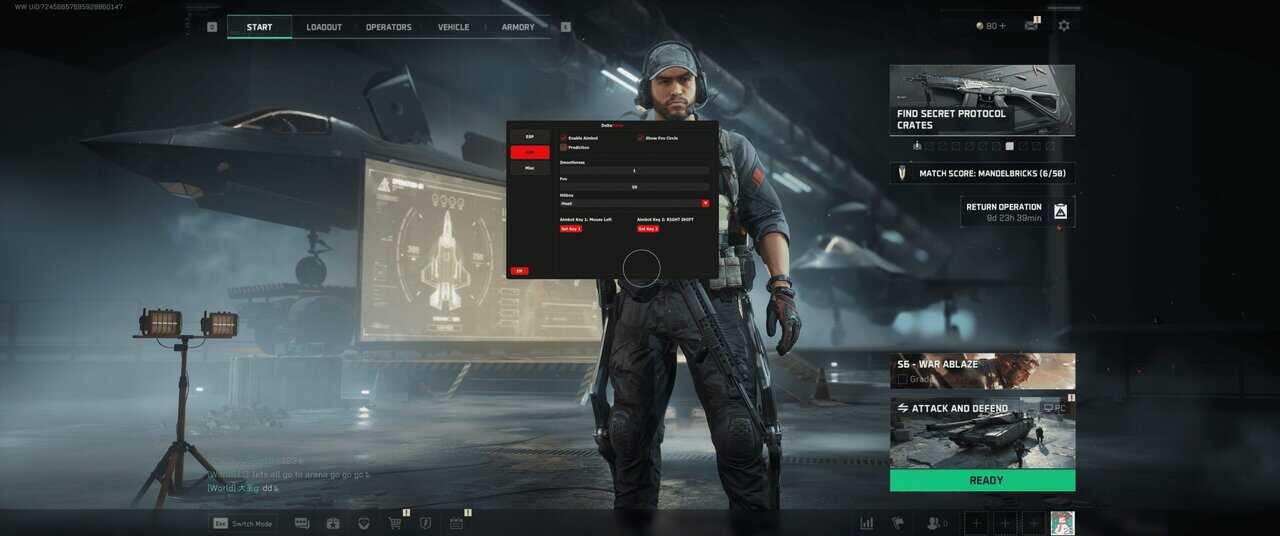Switch to the Misc tab in overlay panel
The image size is (1280, 536).
coord(530,168)
